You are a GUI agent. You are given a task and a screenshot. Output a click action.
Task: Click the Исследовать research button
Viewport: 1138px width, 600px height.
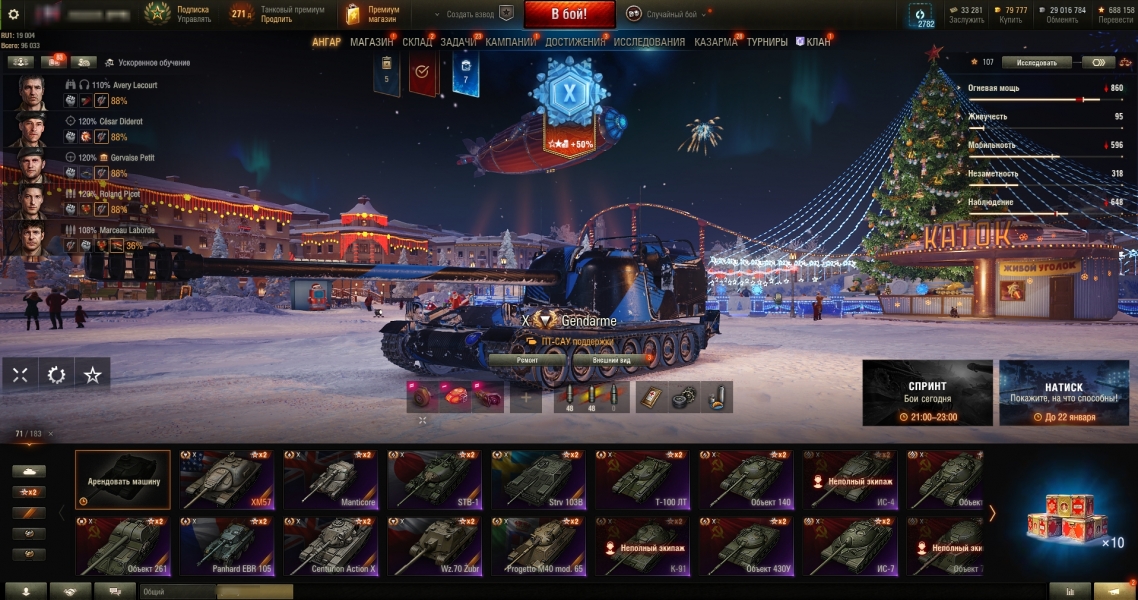click(x=1036, y=62)
